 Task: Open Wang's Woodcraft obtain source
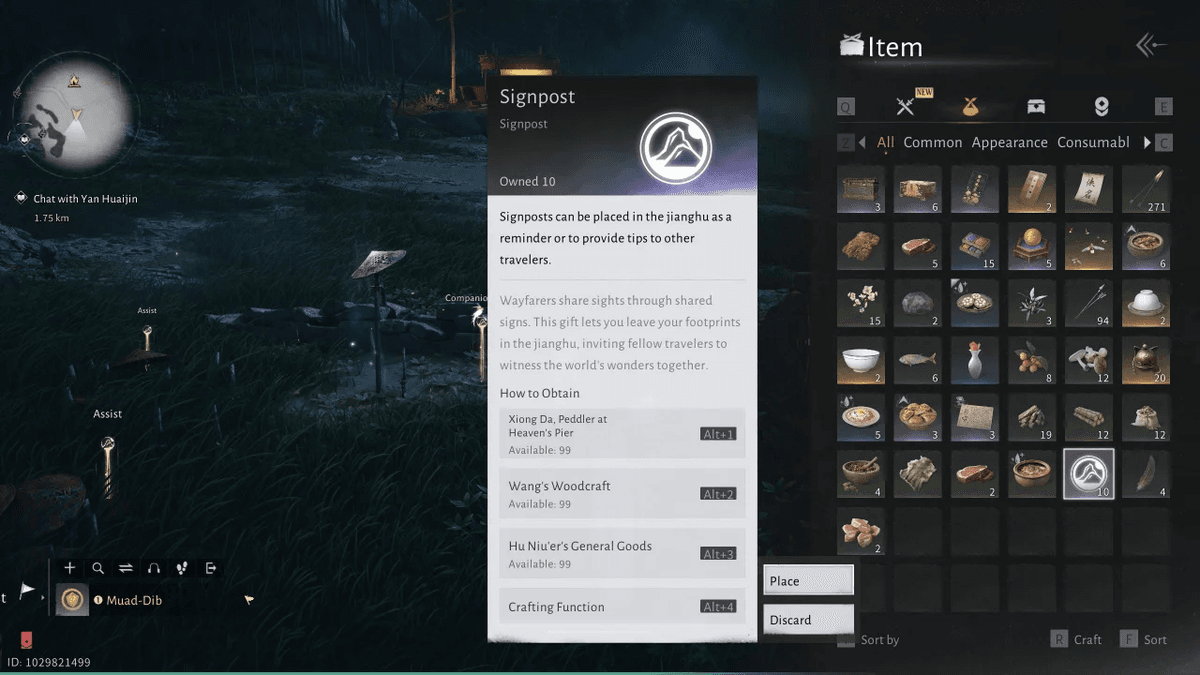pos(621,493)
